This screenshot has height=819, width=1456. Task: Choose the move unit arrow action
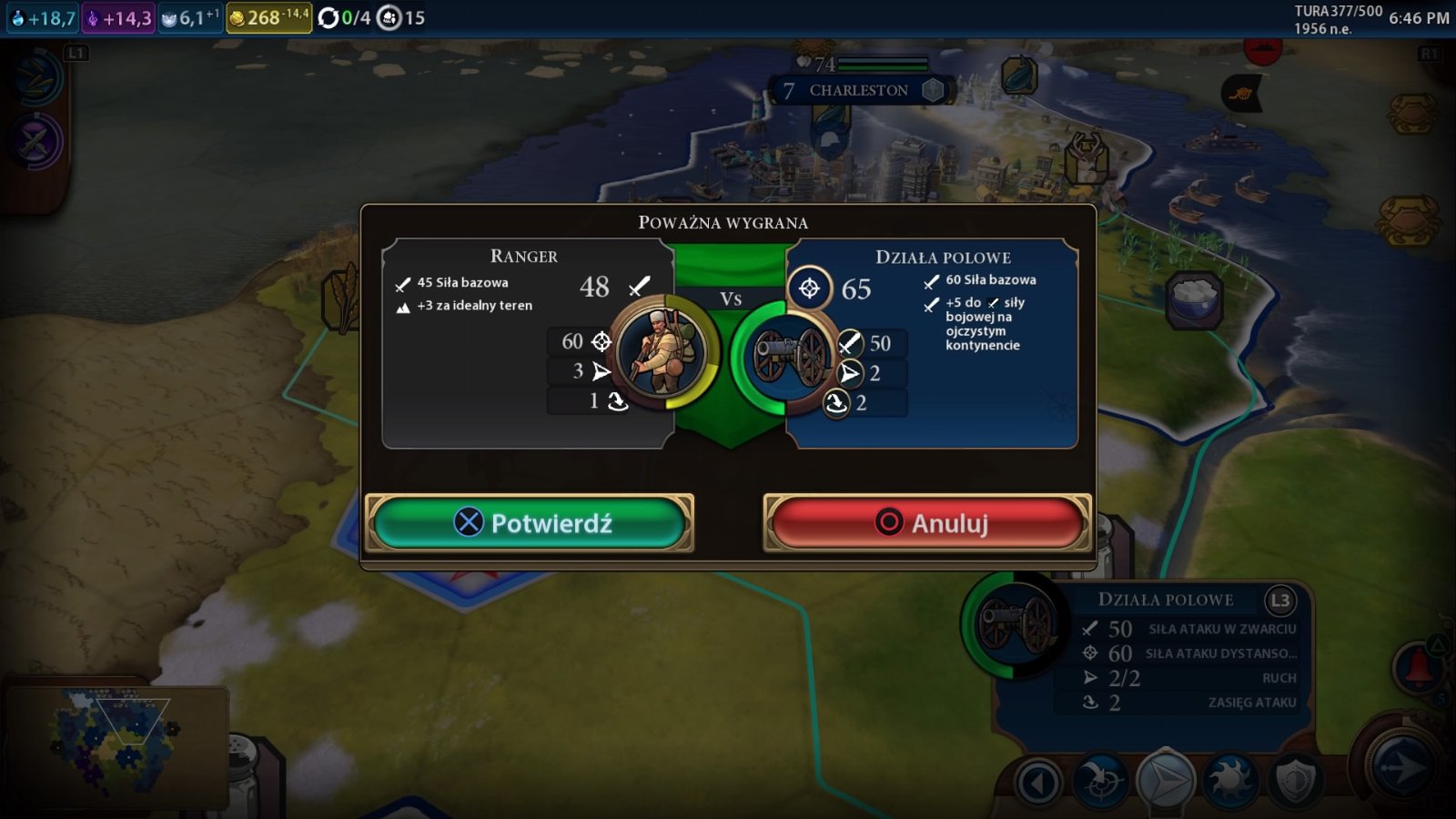(1166, 780)
